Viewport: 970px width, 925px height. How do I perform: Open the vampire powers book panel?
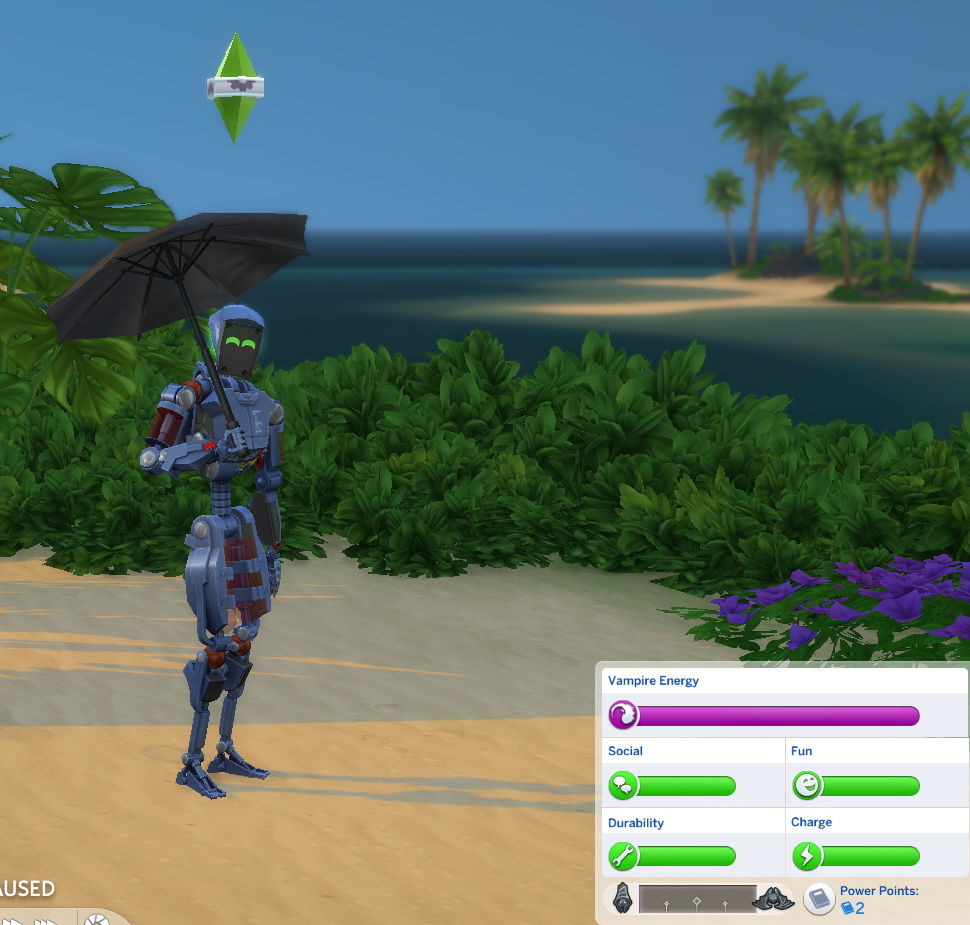[819, 898]
